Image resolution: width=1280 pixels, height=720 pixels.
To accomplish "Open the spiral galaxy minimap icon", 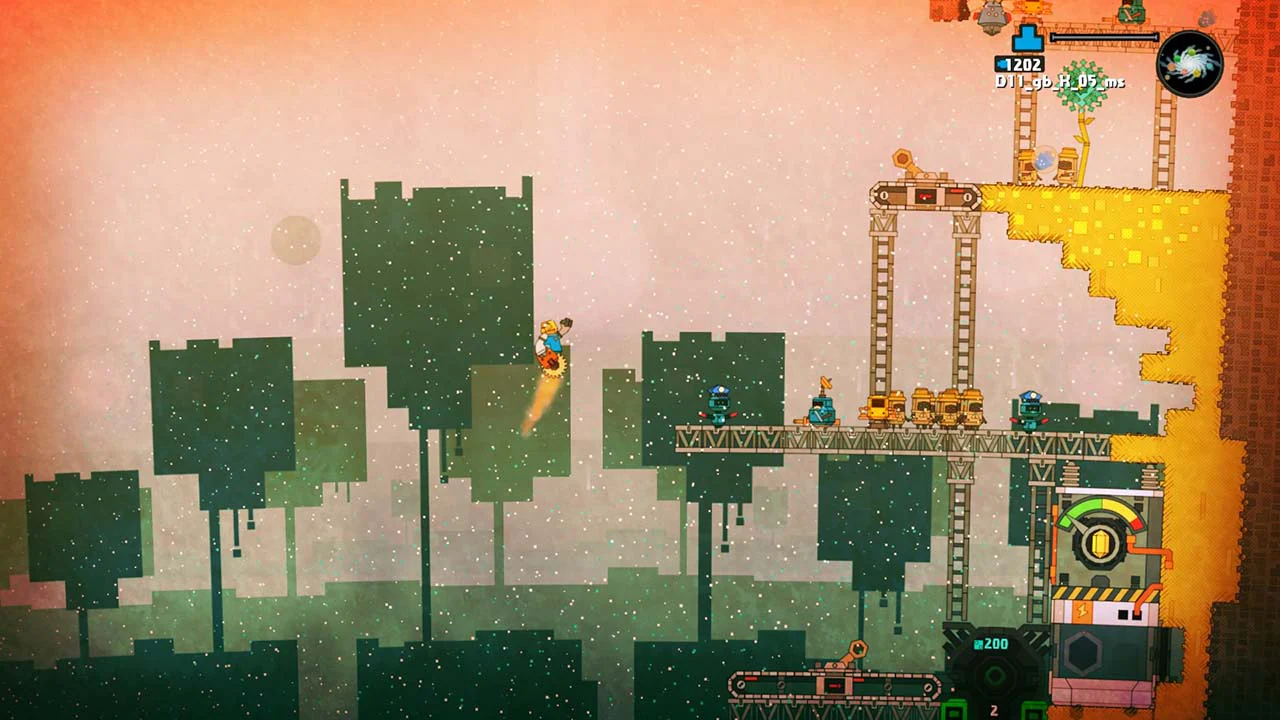I will click(1190, 64).
